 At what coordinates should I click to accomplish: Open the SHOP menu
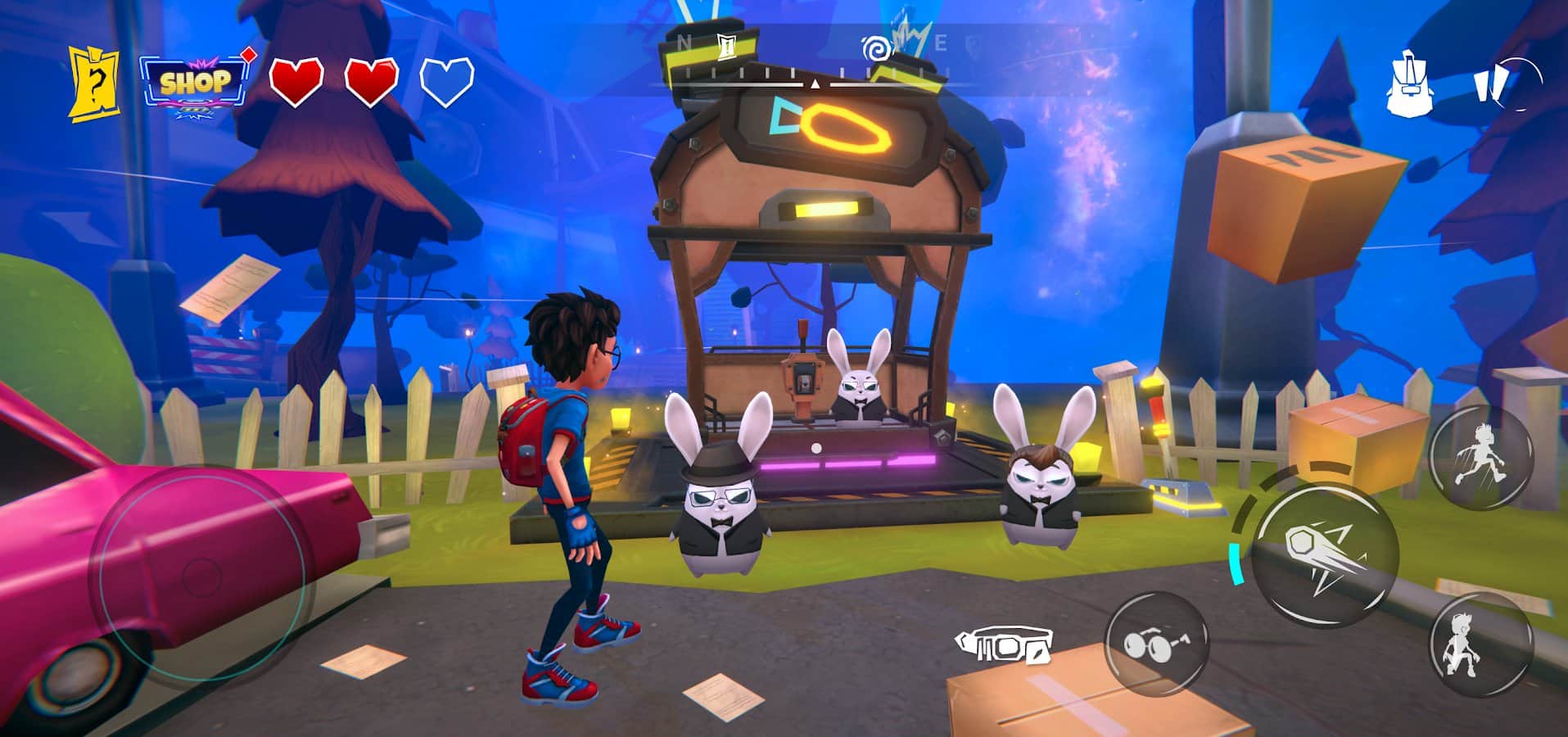195,83
